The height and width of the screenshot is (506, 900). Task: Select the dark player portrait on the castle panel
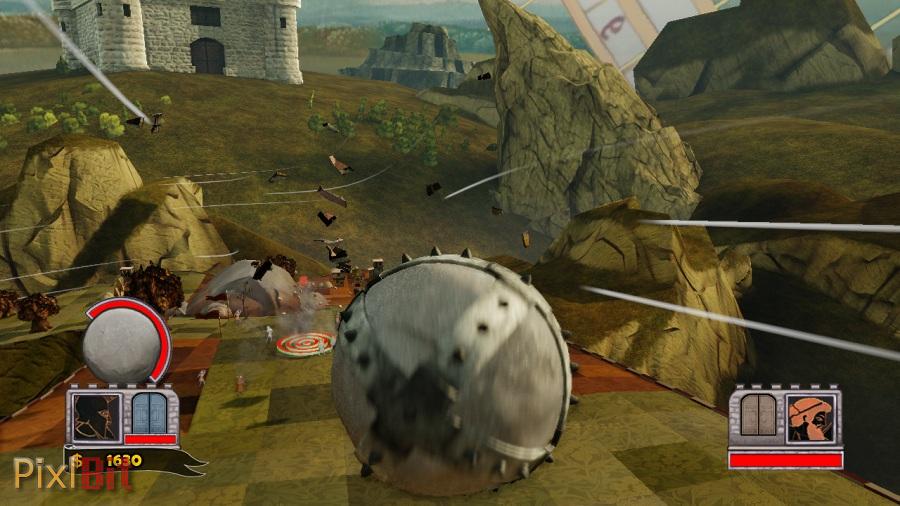coord(97,414)
